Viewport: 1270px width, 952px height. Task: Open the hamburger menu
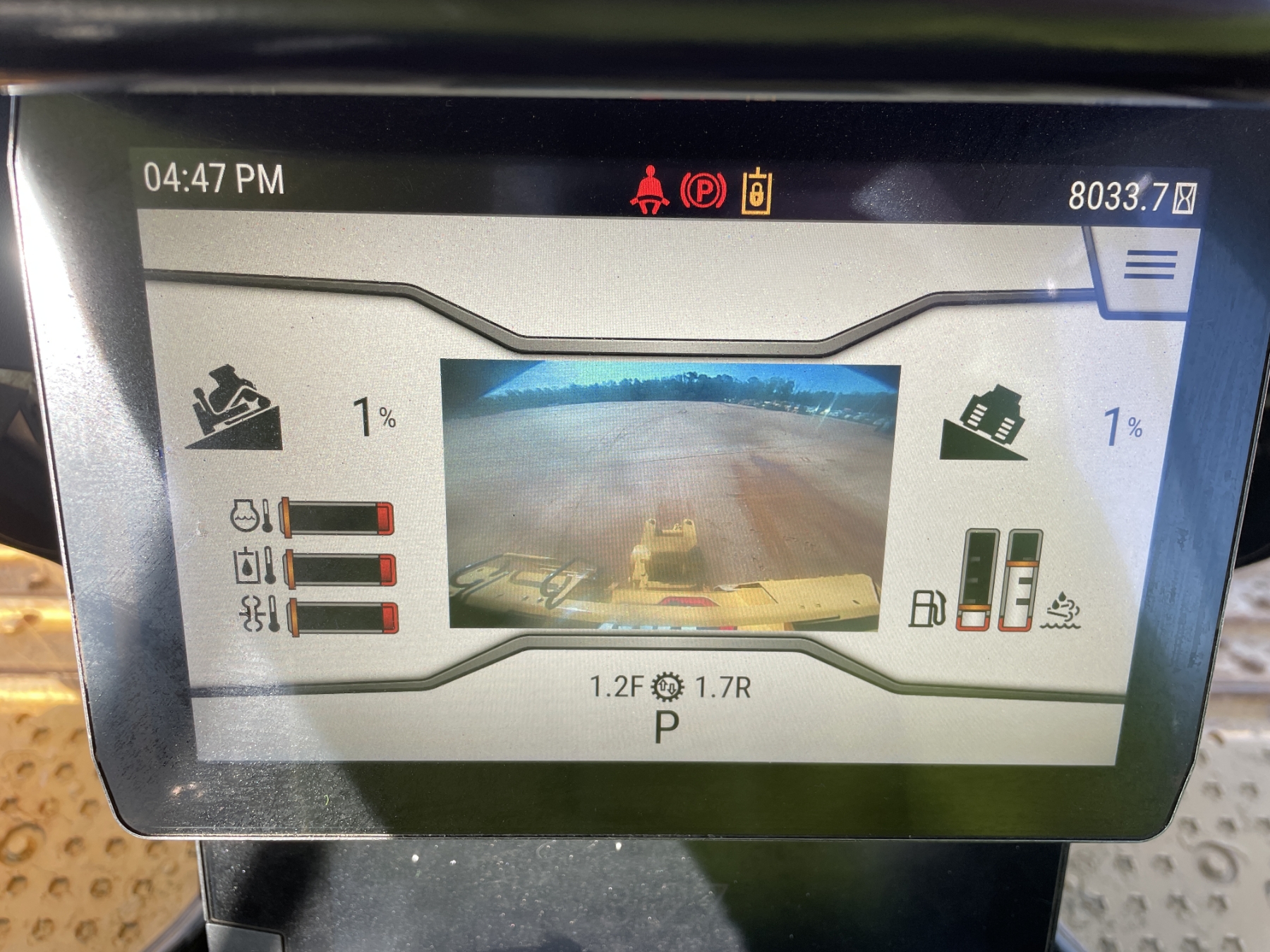coord(1150,265)
